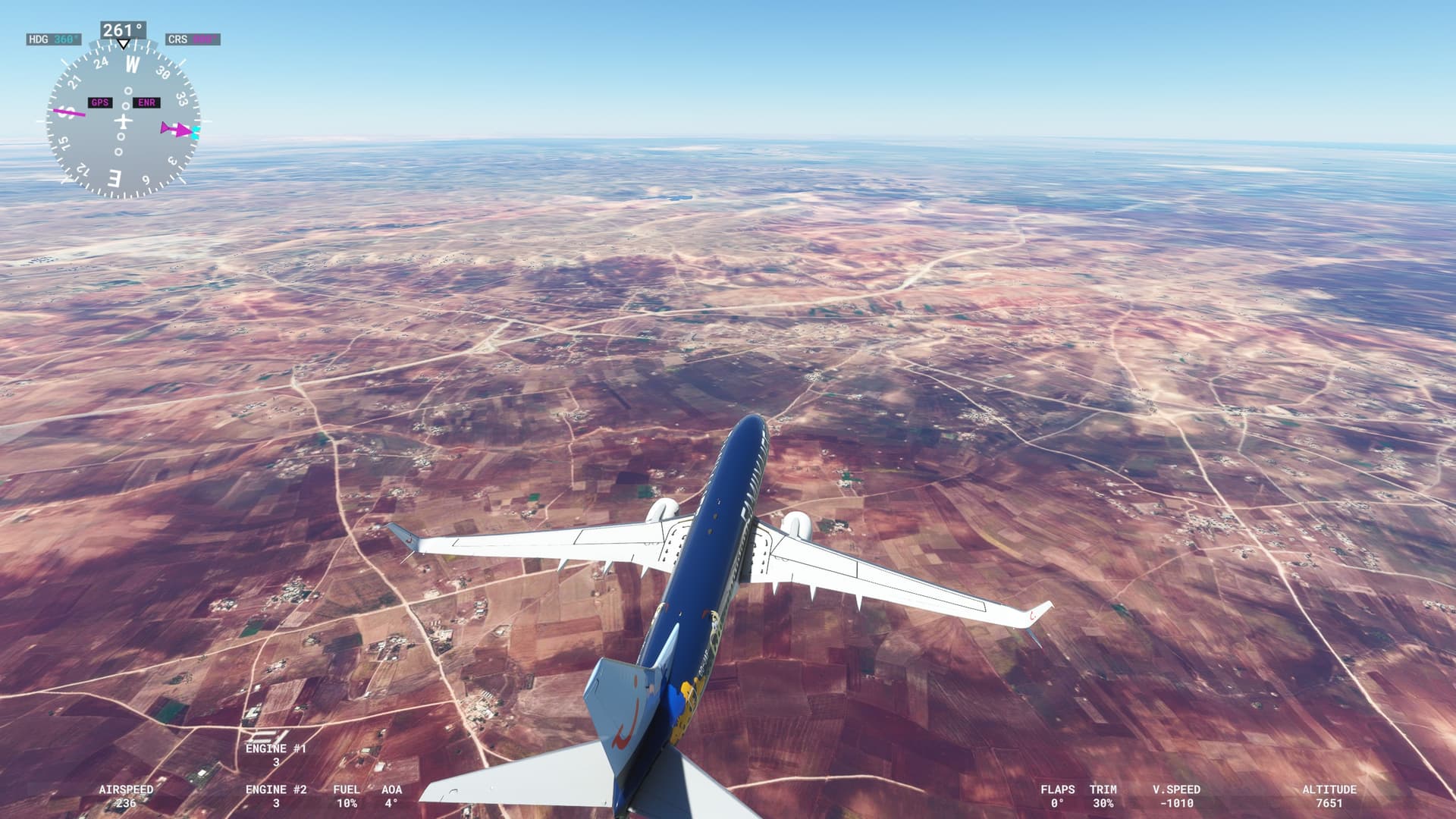Select the white aircraft symbol in the compass center
The width and height of the screenshot is (1456, 819).
pos(124,121)
